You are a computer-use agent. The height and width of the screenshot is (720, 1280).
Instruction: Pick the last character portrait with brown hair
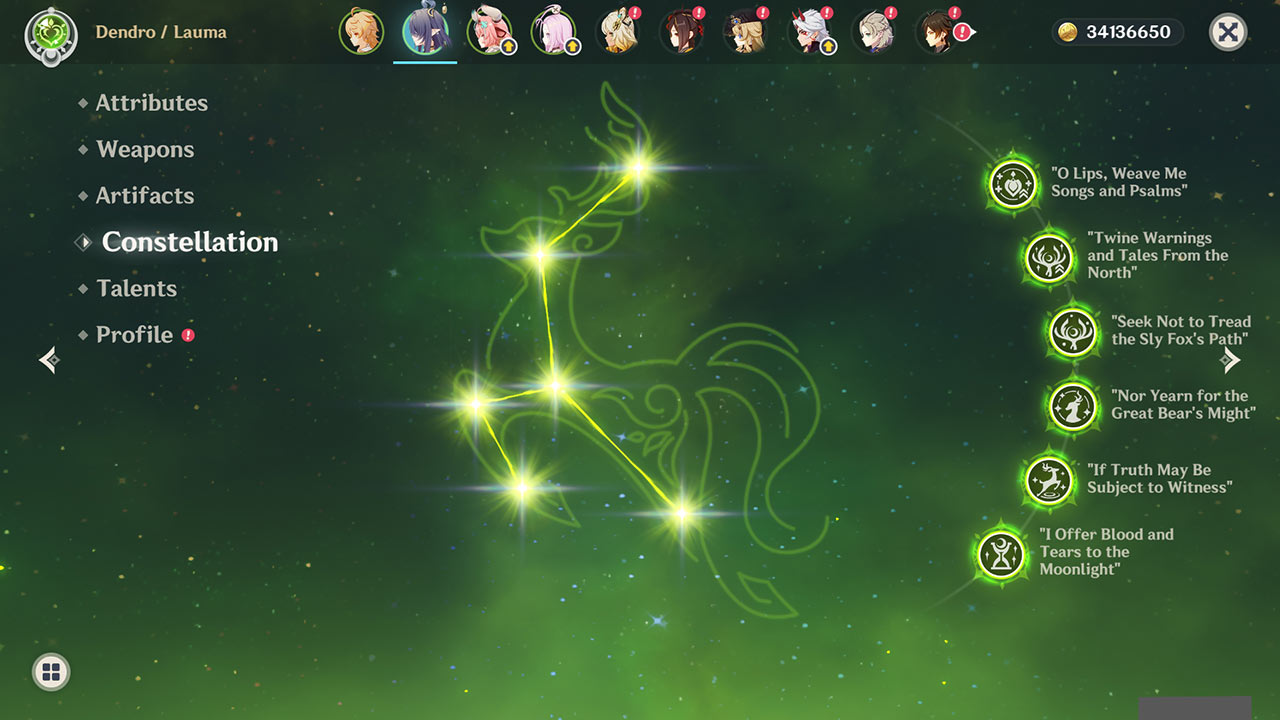(x=937, y=32)
